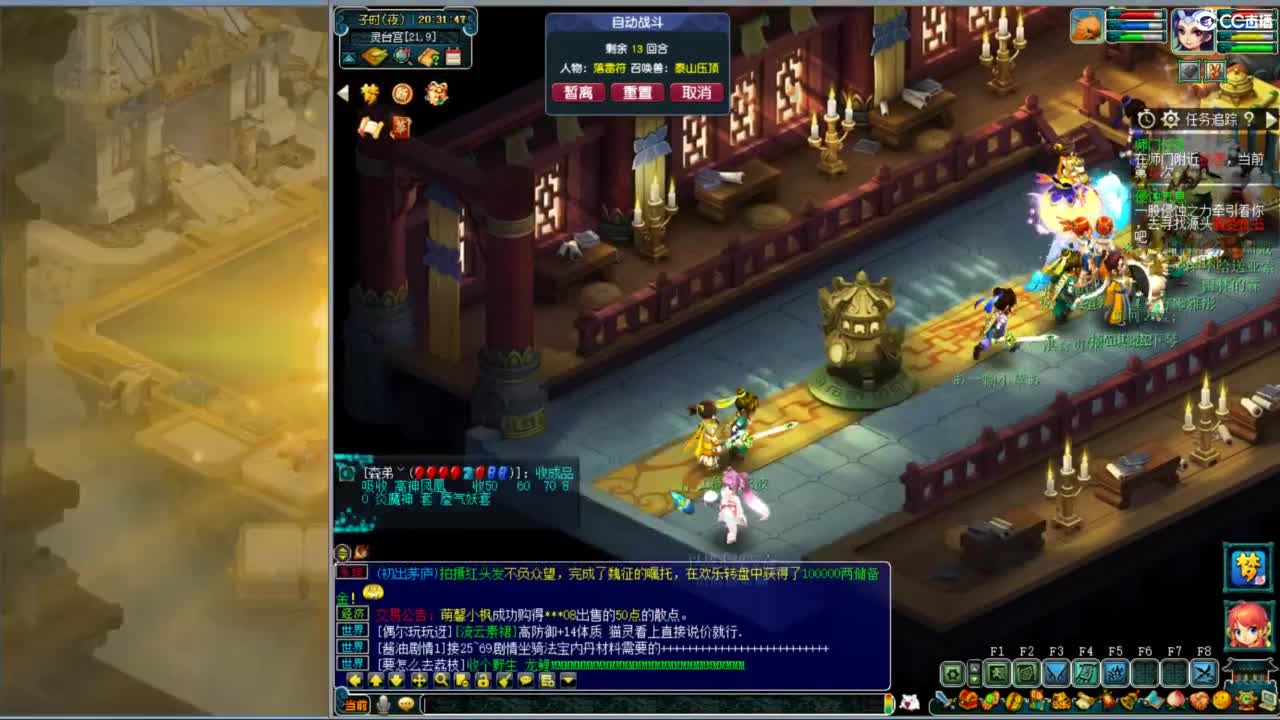Viewport: 1280px width, 720px height.
Task: Open the calendar activity icon near the clock
Action: 454,56
